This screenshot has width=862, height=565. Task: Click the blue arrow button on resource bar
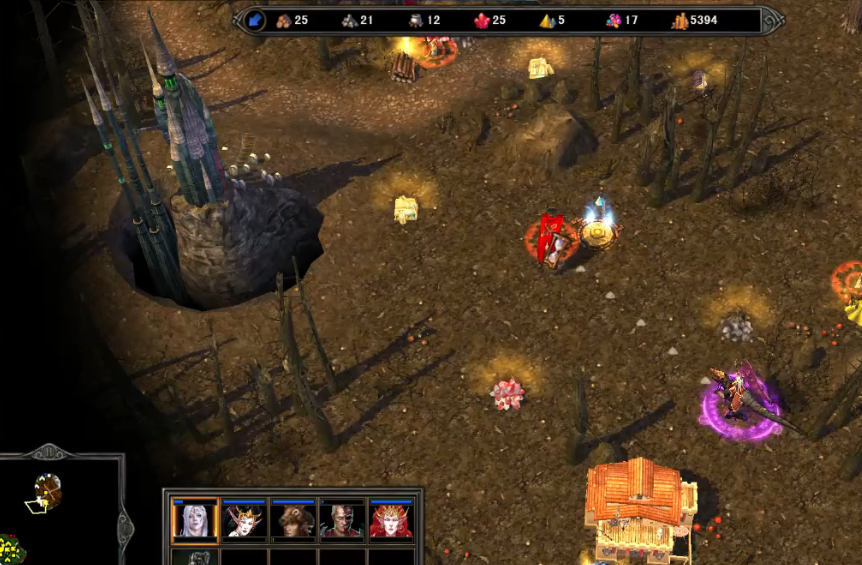[x=254, y=20]
